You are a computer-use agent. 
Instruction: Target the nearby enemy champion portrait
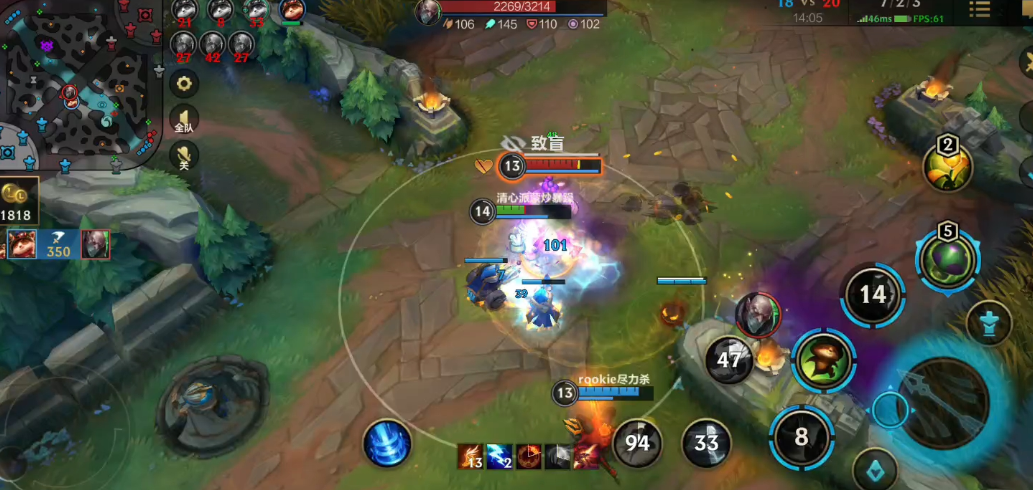pos(759,314)
